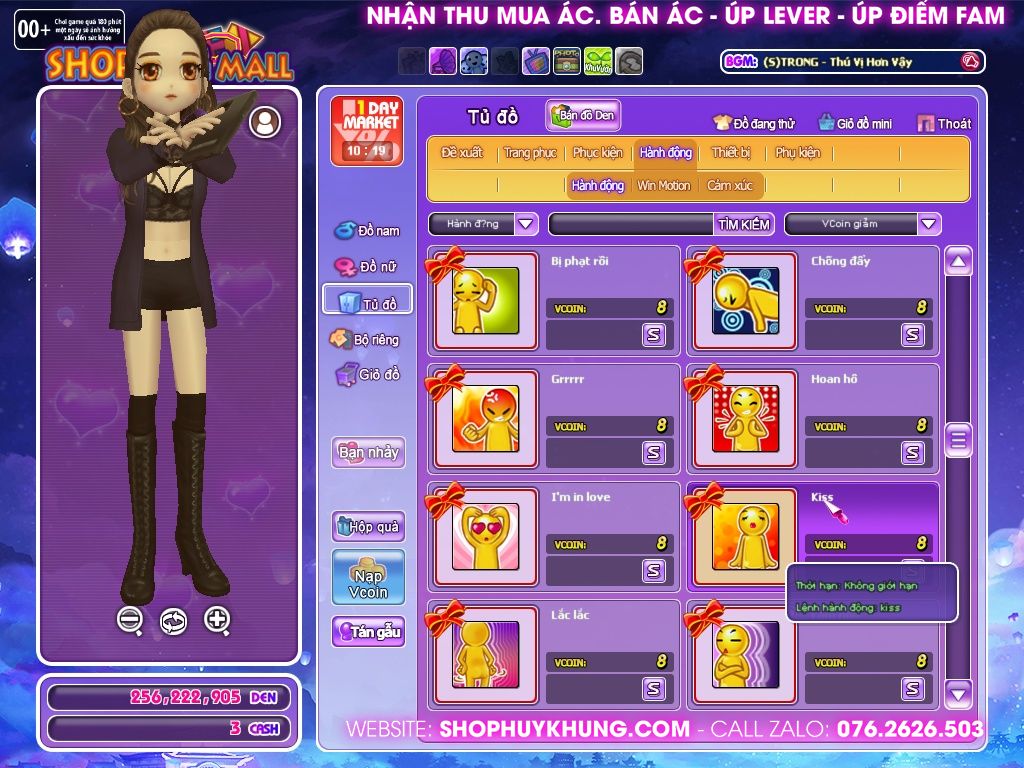Open the Giỏ đồ cart menu
Viewport: 1024px width, 768px height.
pos(367,375)
